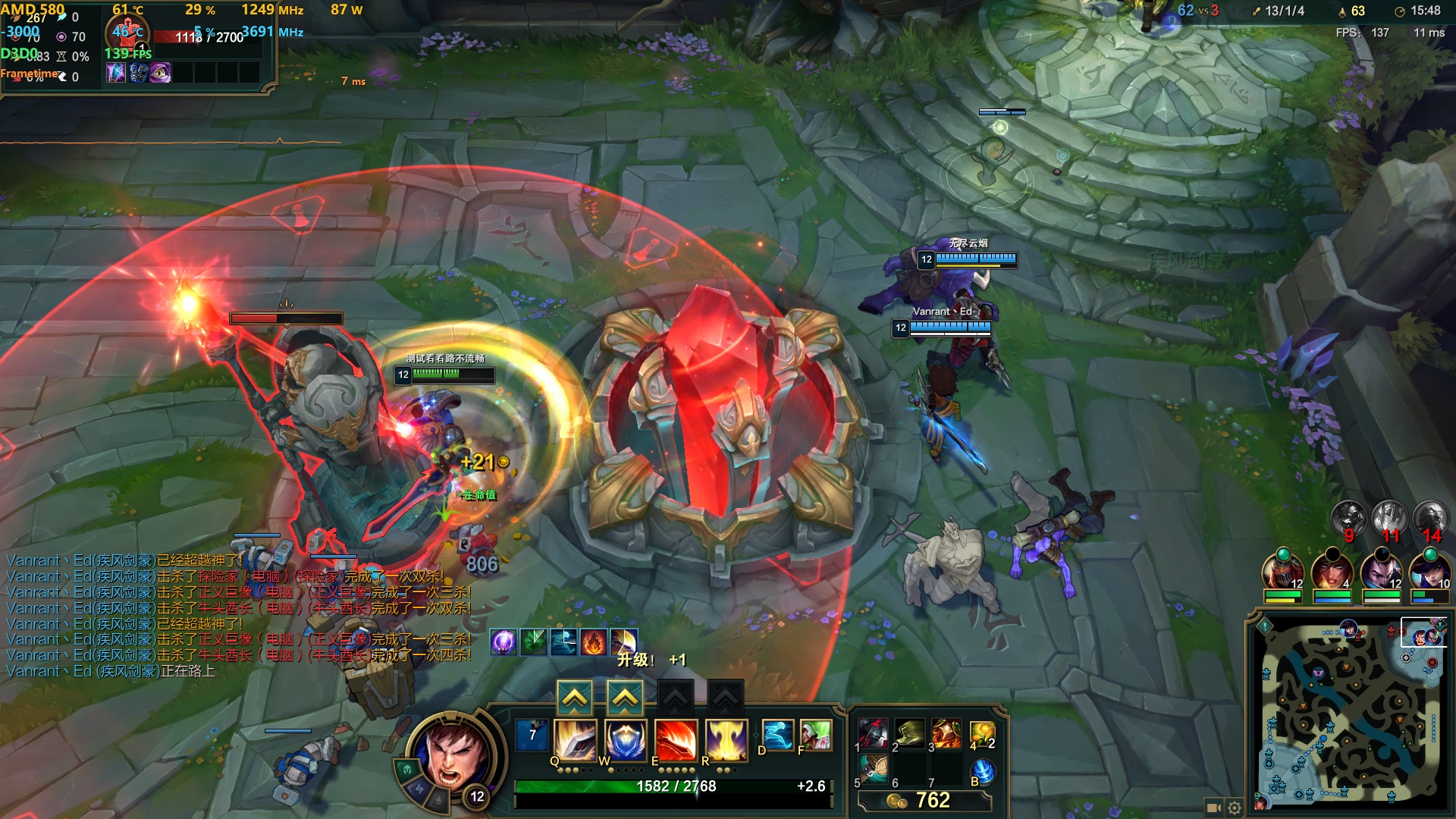Select the green boots item in slot 2
The width and height of the screenshot is (1456, 819).
(909, 733)
